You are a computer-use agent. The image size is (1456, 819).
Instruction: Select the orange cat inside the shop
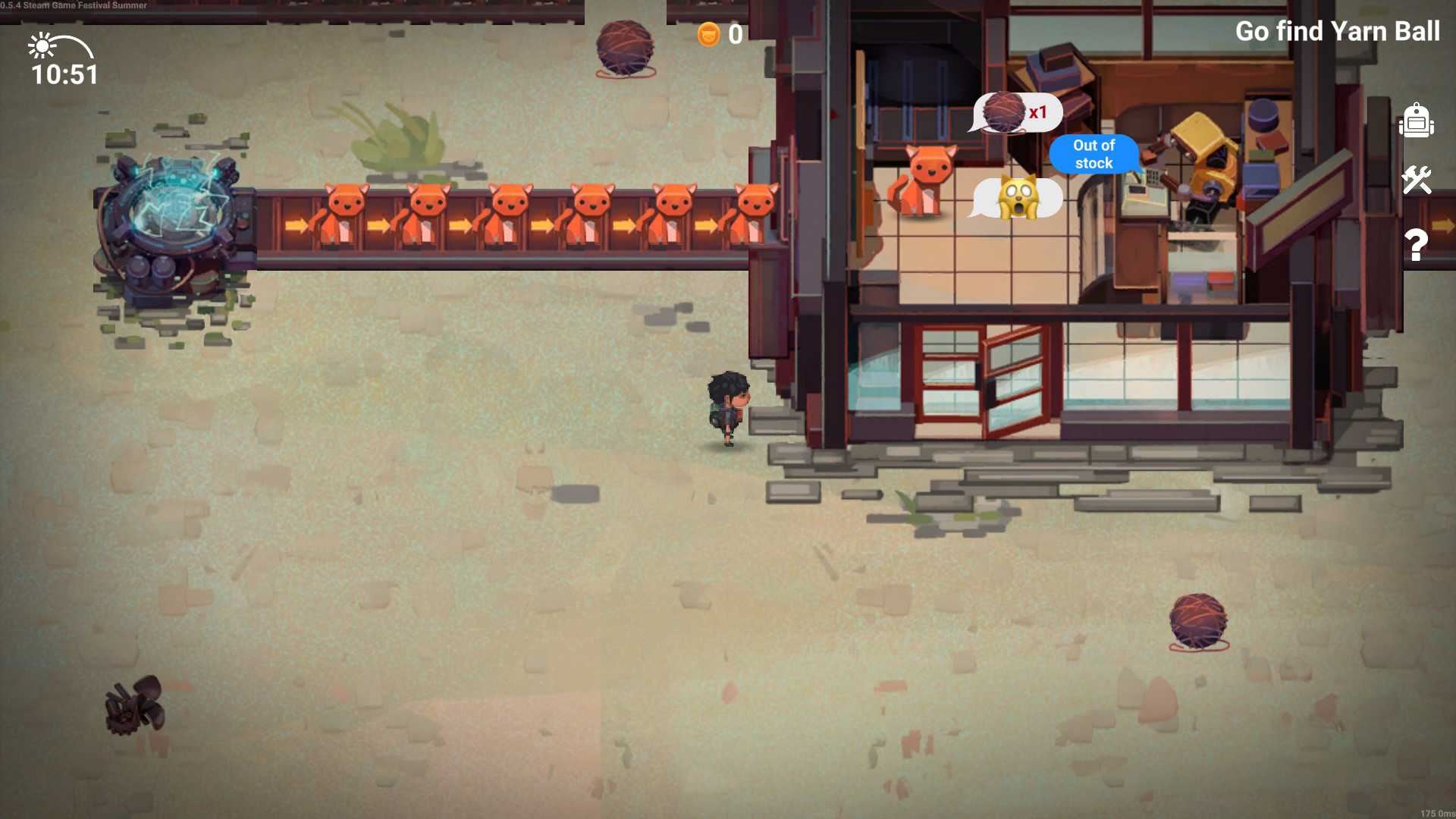pos(927,178)
